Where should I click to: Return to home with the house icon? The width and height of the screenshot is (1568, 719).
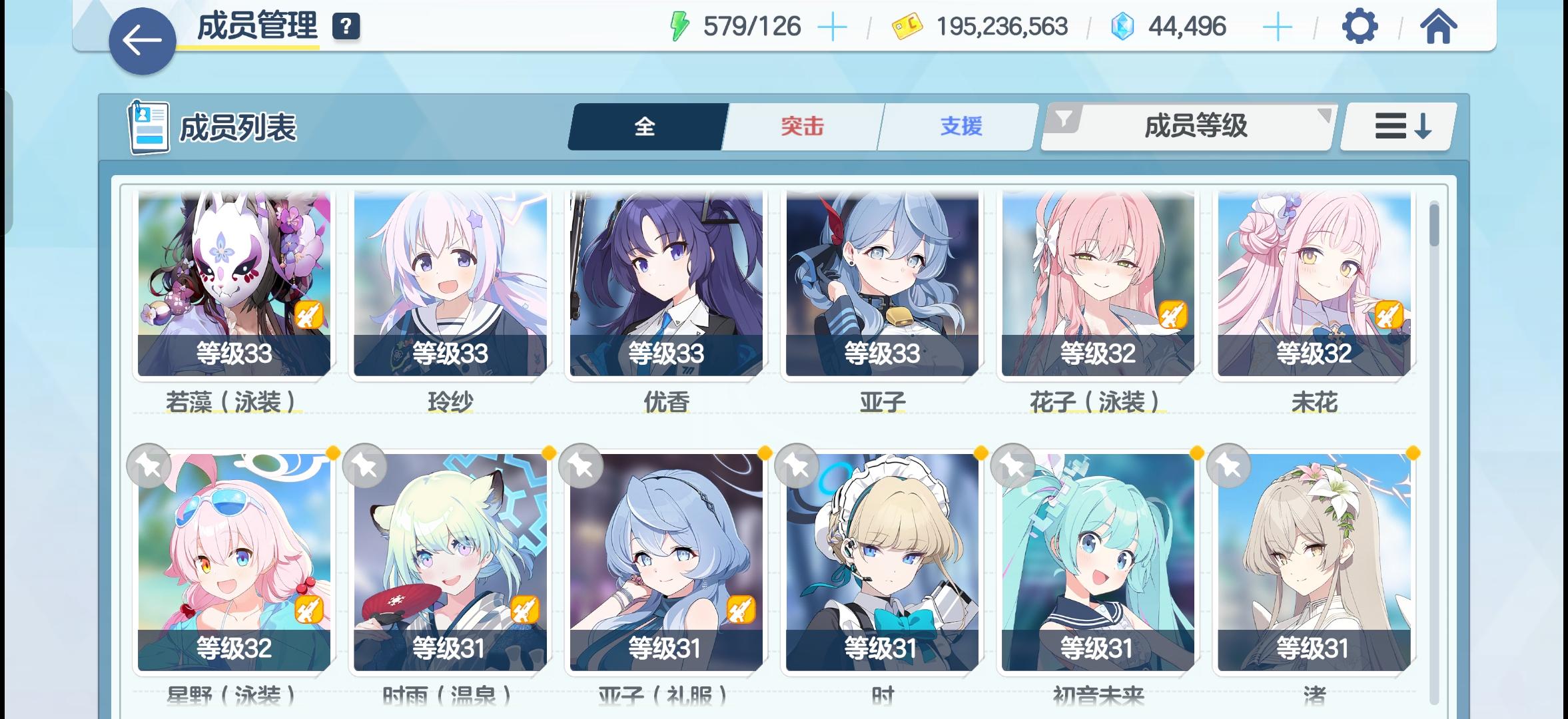tap(1439, 27)
